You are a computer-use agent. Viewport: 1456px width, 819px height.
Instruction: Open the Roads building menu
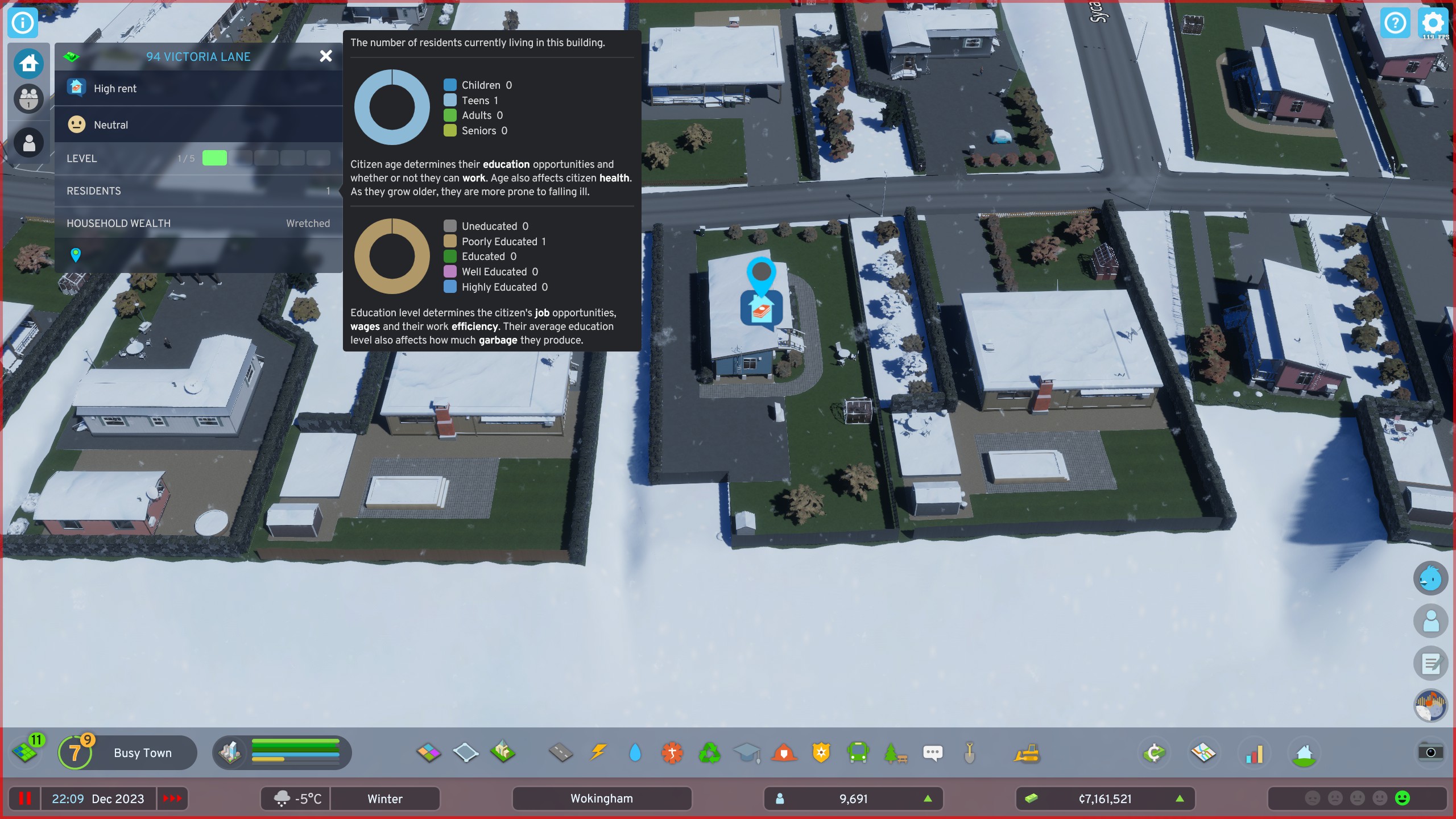tap(560, 752)
